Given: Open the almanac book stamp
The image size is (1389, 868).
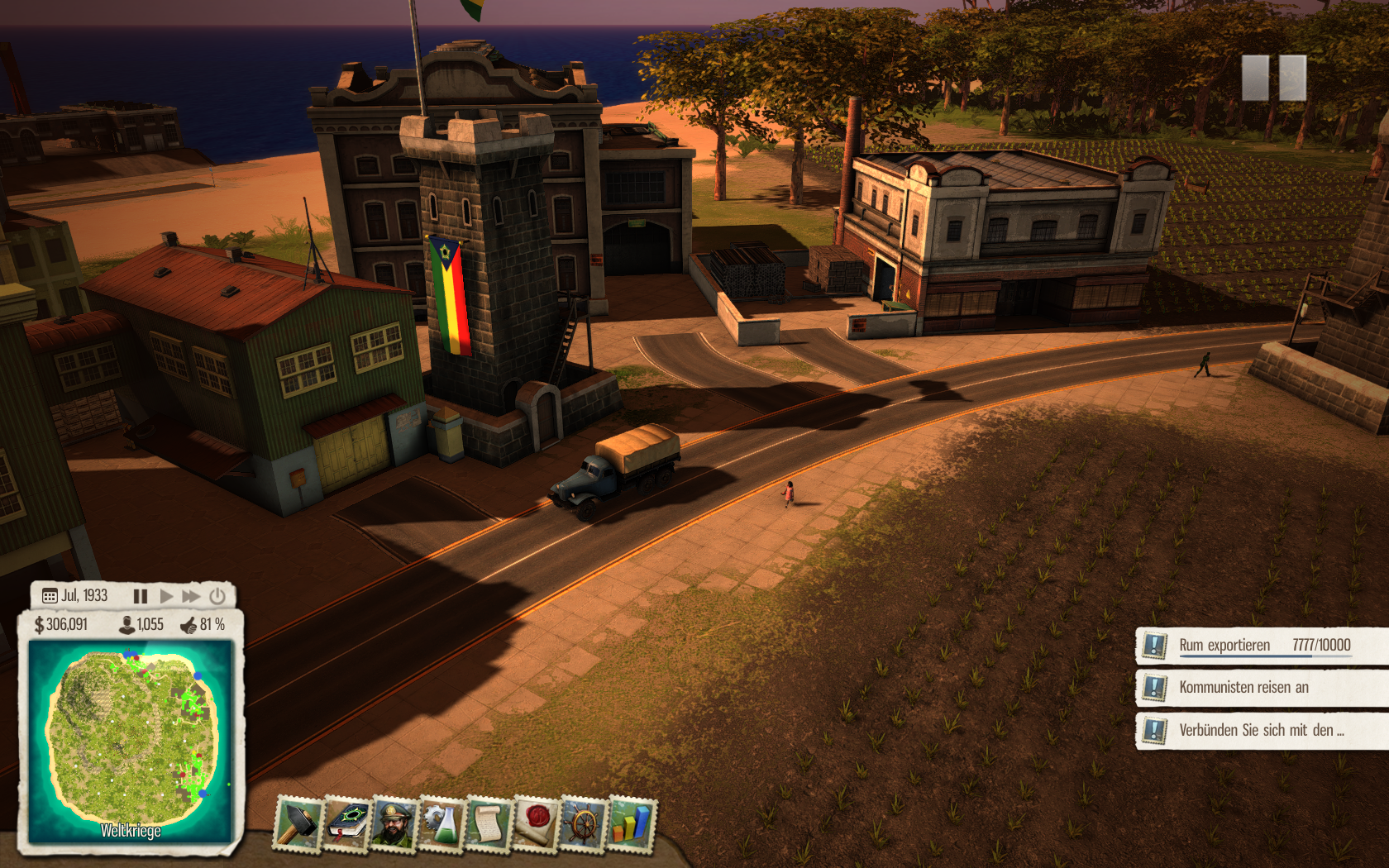Looking at the screenshot, I should (x=347, y=823).
